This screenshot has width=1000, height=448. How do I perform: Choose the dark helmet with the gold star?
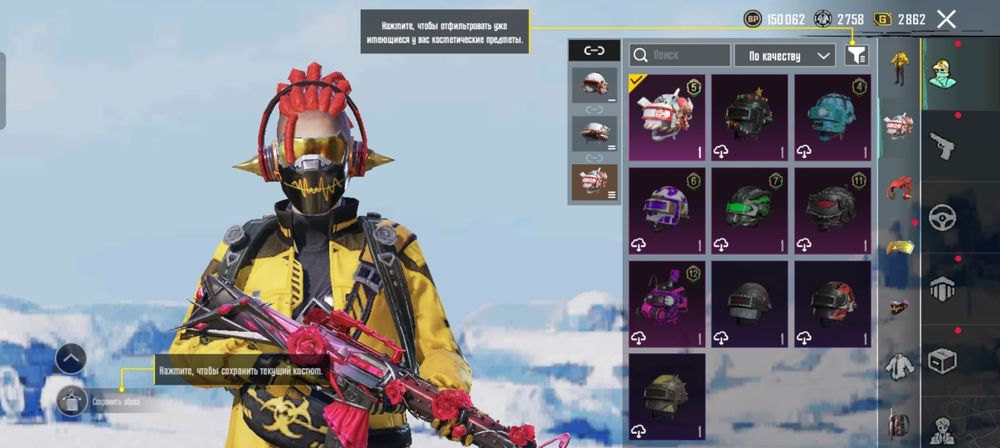pyautogui.click(x=749, y=117)
